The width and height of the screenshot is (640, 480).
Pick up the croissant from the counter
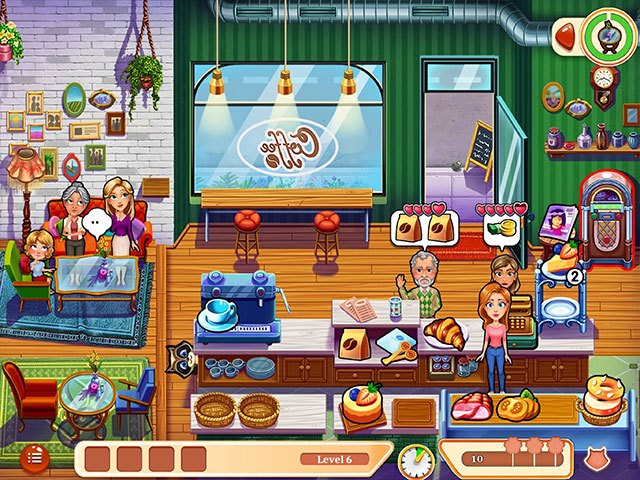pyautogui.click(x=443, y=332)
